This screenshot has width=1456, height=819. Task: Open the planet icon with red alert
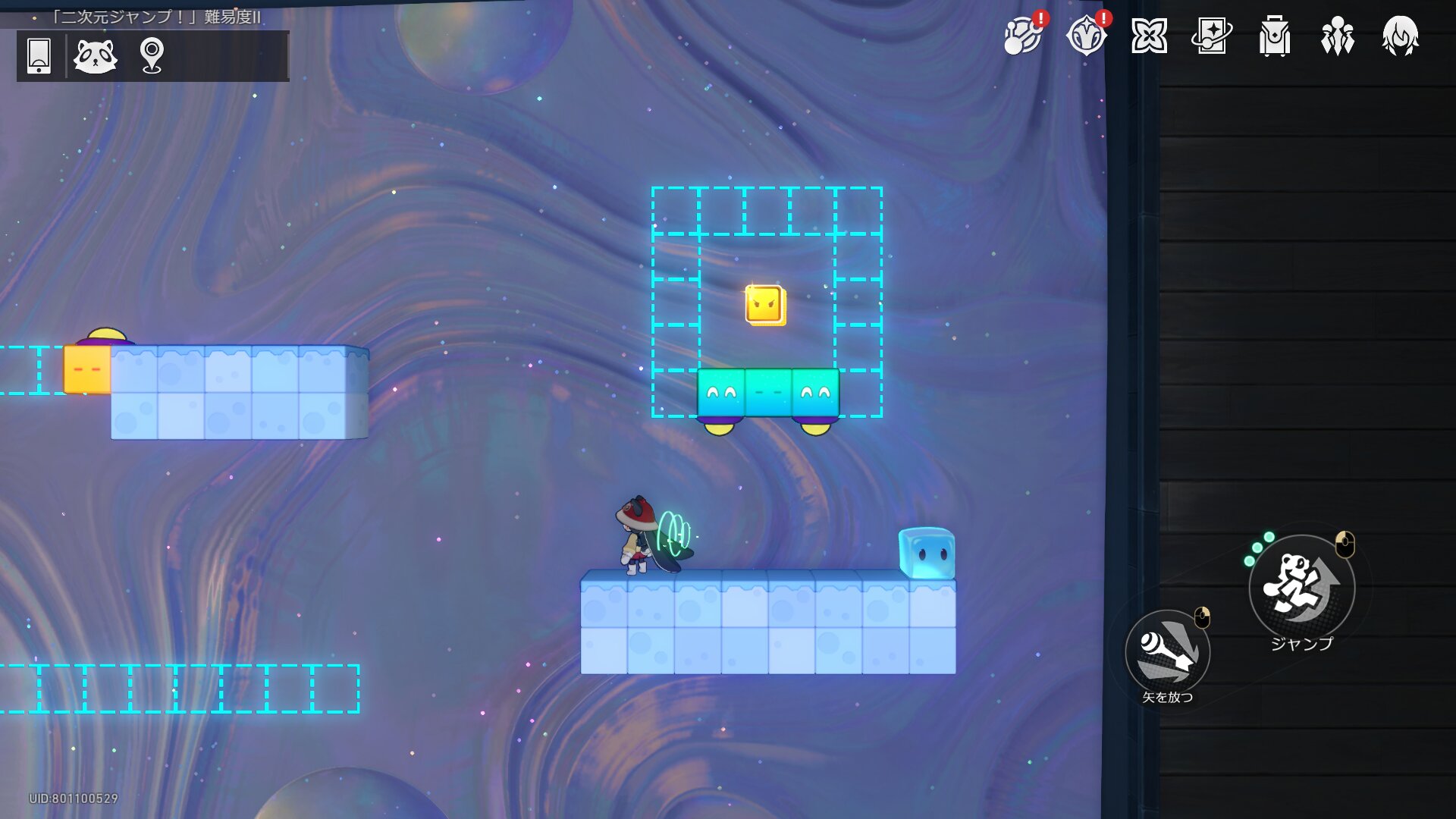pos(1023,36)
